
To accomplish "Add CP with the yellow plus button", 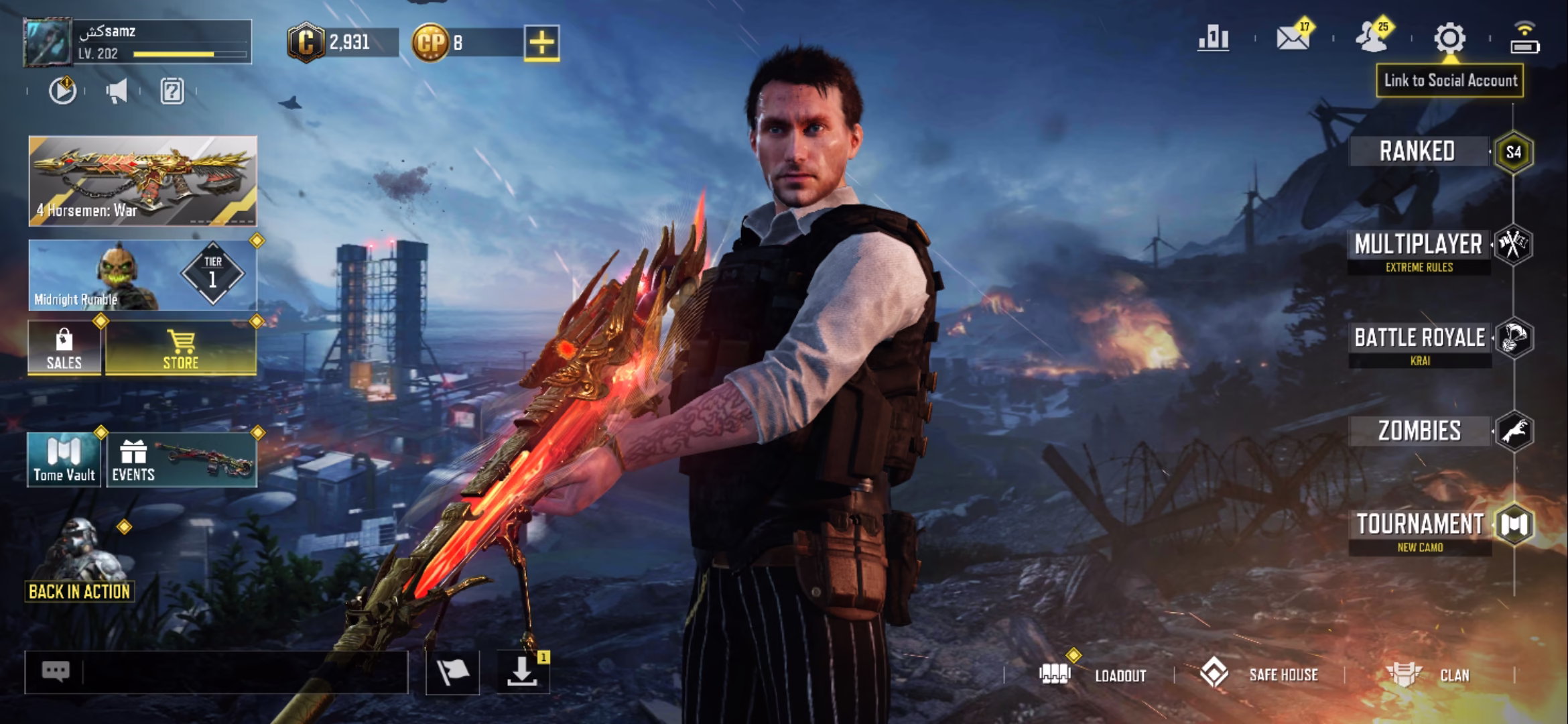I will (x=541, y=44).
